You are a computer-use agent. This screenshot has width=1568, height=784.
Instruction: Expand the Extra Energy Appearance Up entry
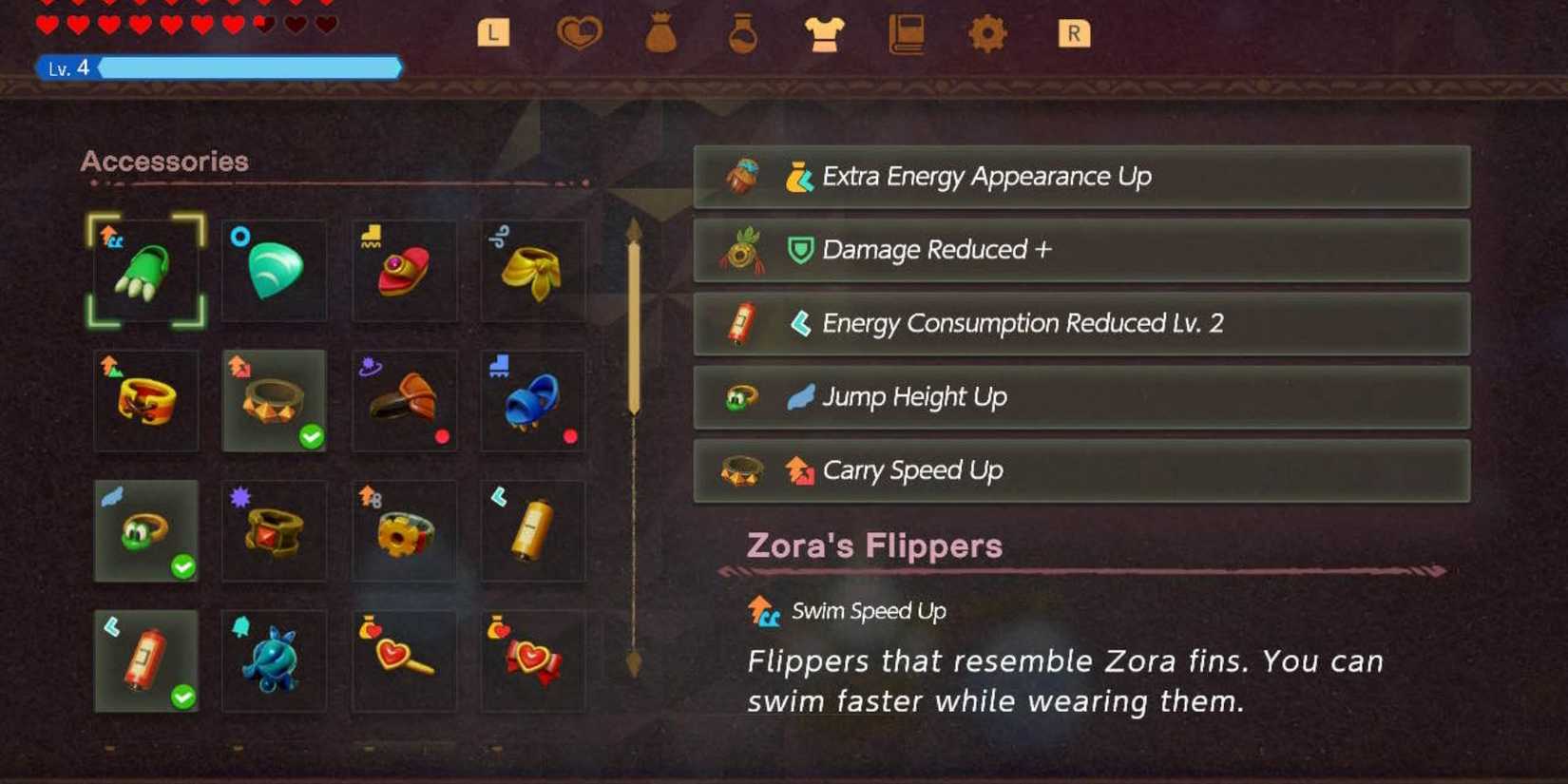(1083, 177)
